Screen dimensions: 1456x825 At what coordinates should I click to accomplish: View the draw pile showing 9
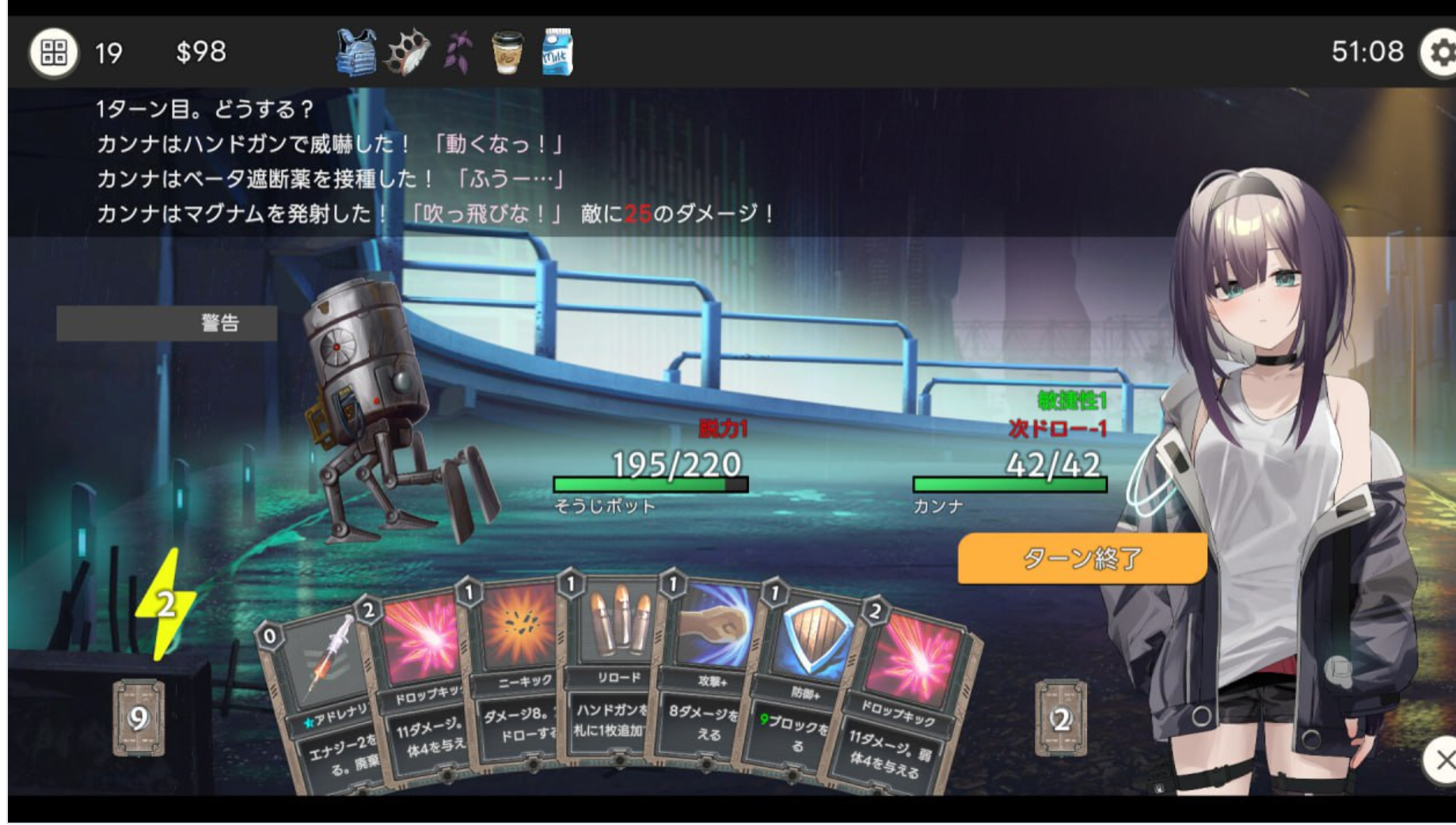click(139, 718)
